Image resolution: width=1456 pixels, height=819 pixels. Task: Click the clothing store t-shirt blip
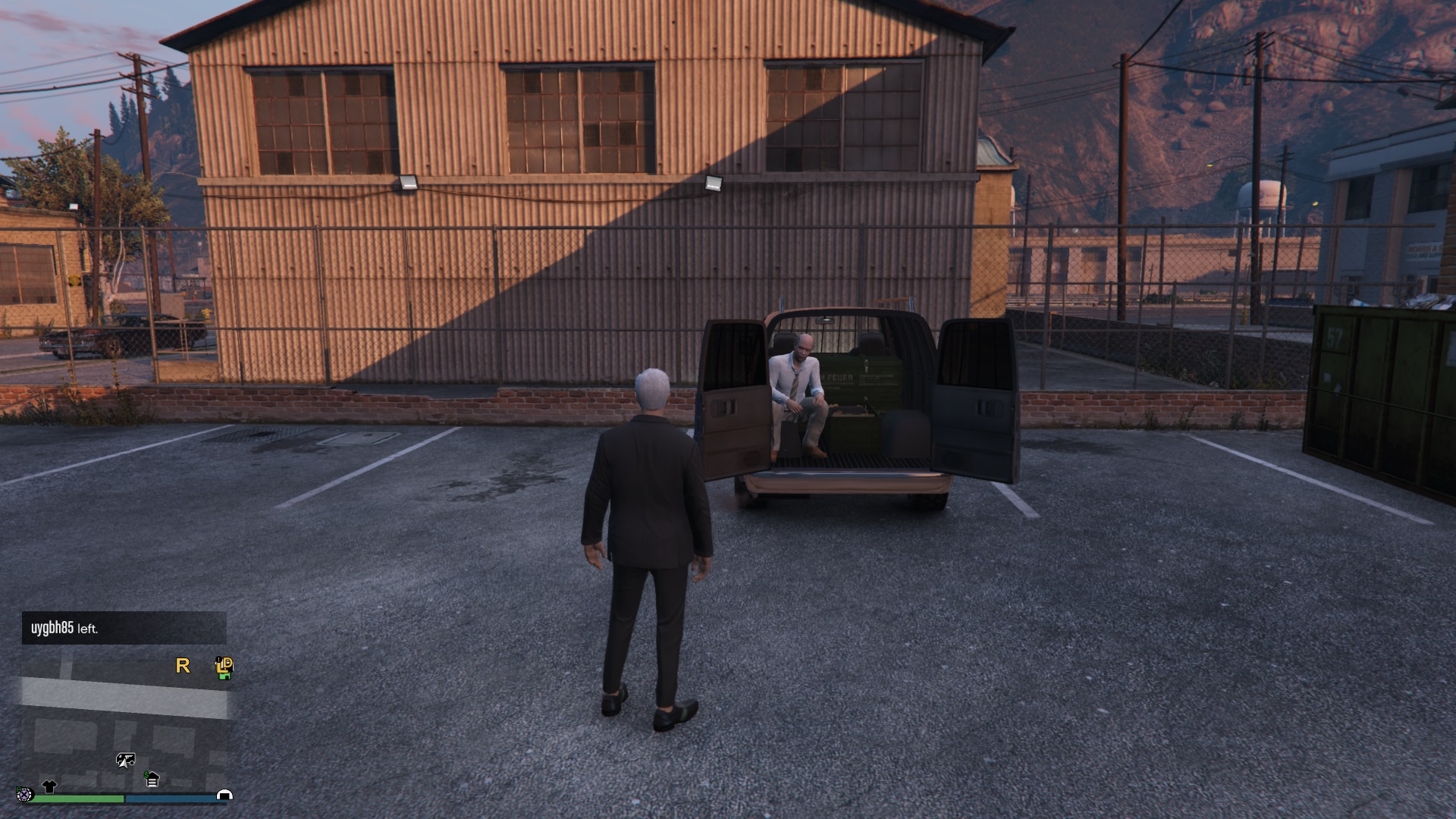49,786
